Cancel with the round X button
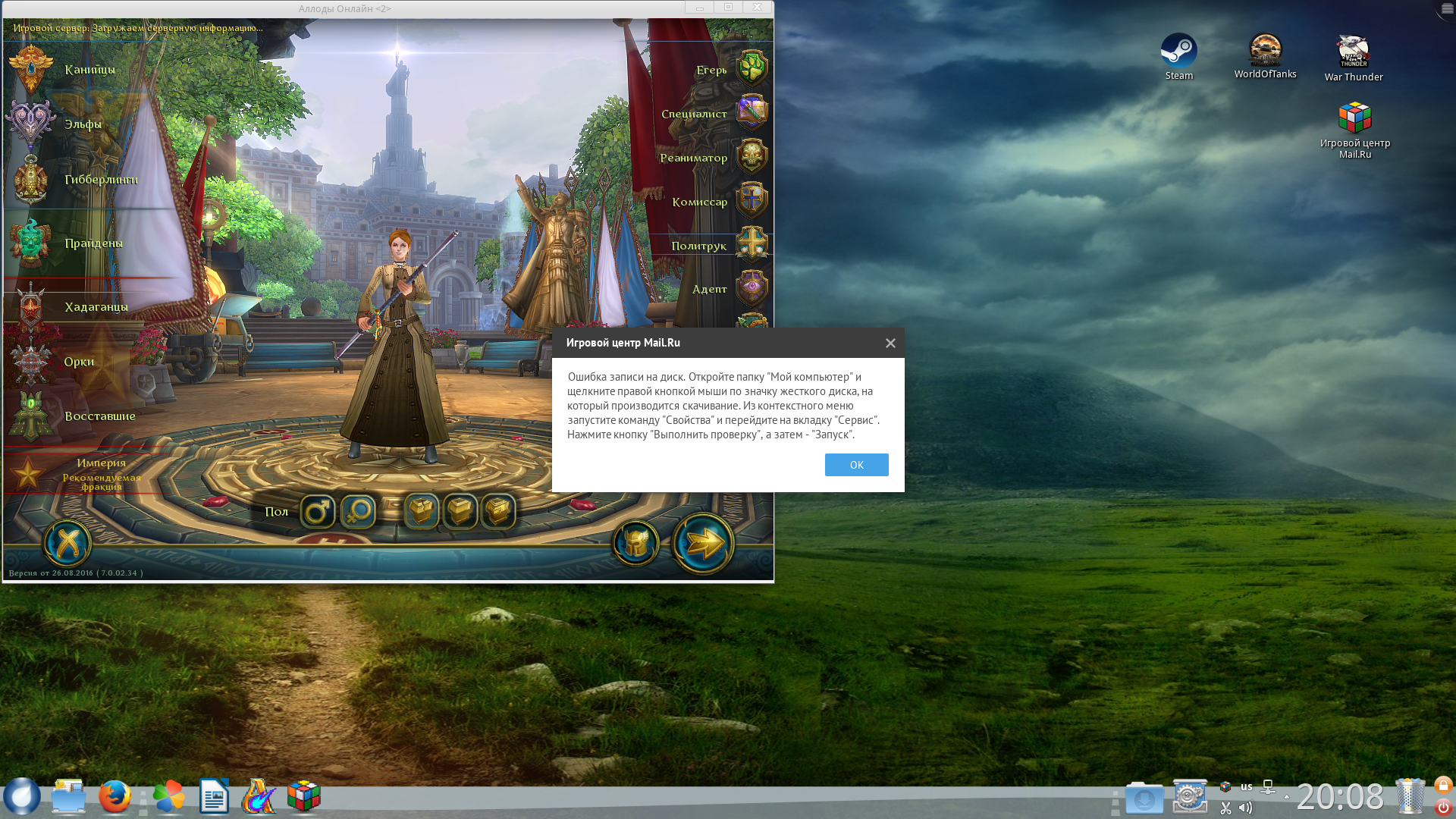 click(67, 543)
